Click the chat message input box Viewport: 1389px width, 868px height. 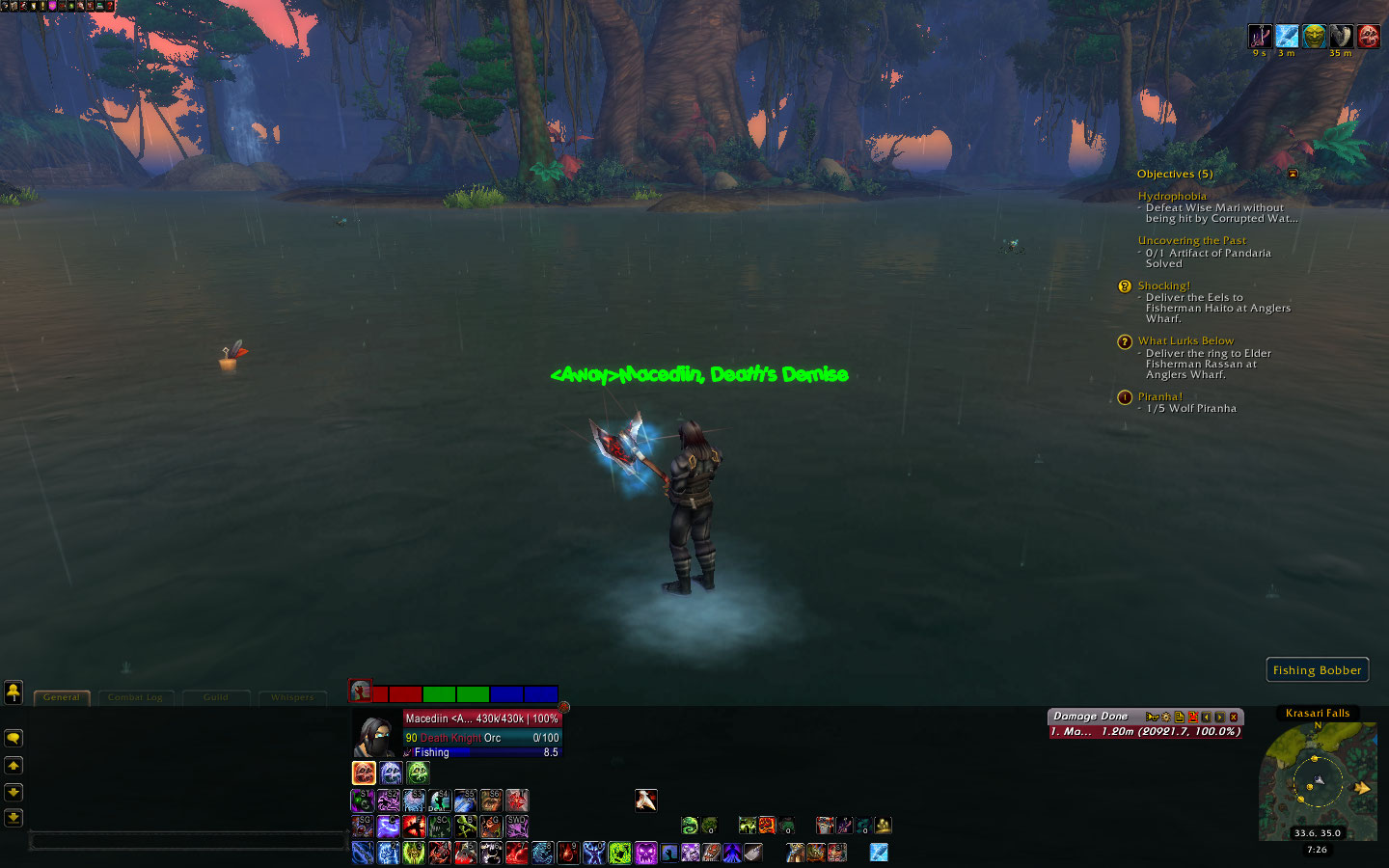[188, 842]
